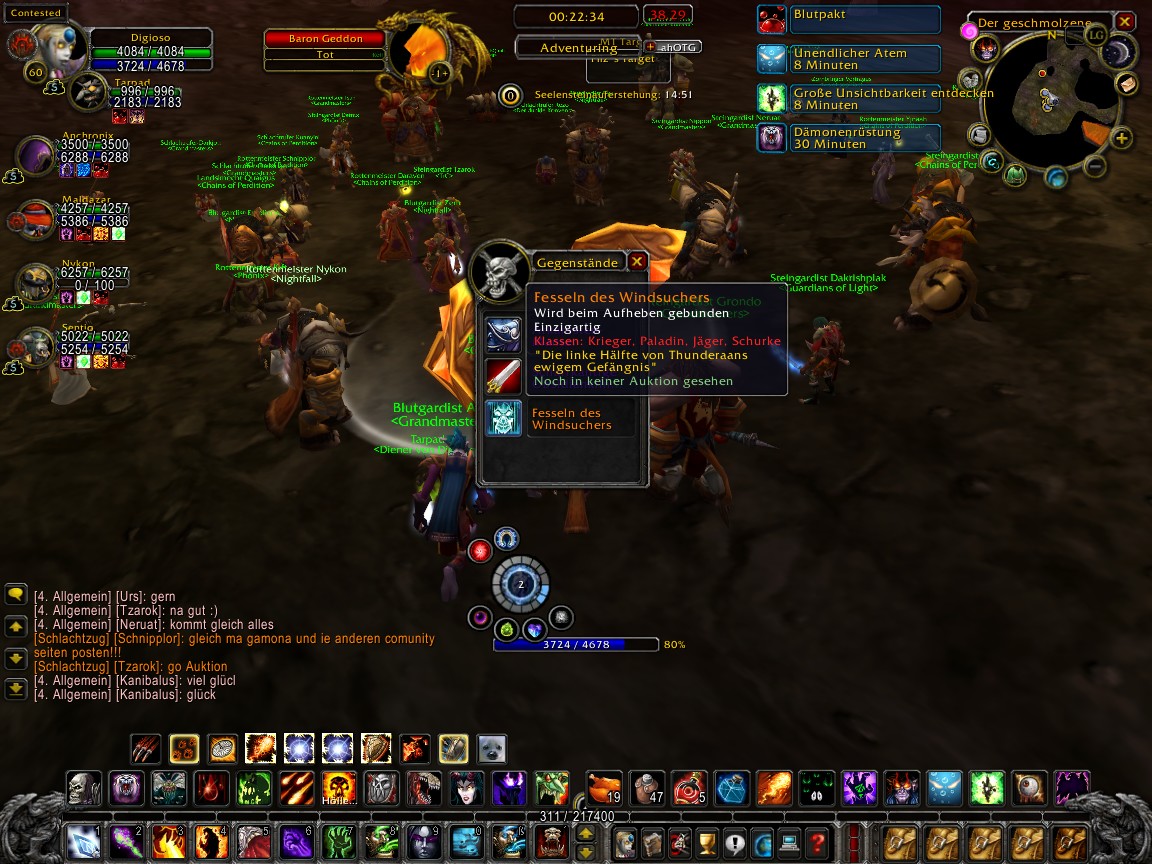Select the Baron Geddon target frame
Viewport: 1152px width, 864px height.
326,39
